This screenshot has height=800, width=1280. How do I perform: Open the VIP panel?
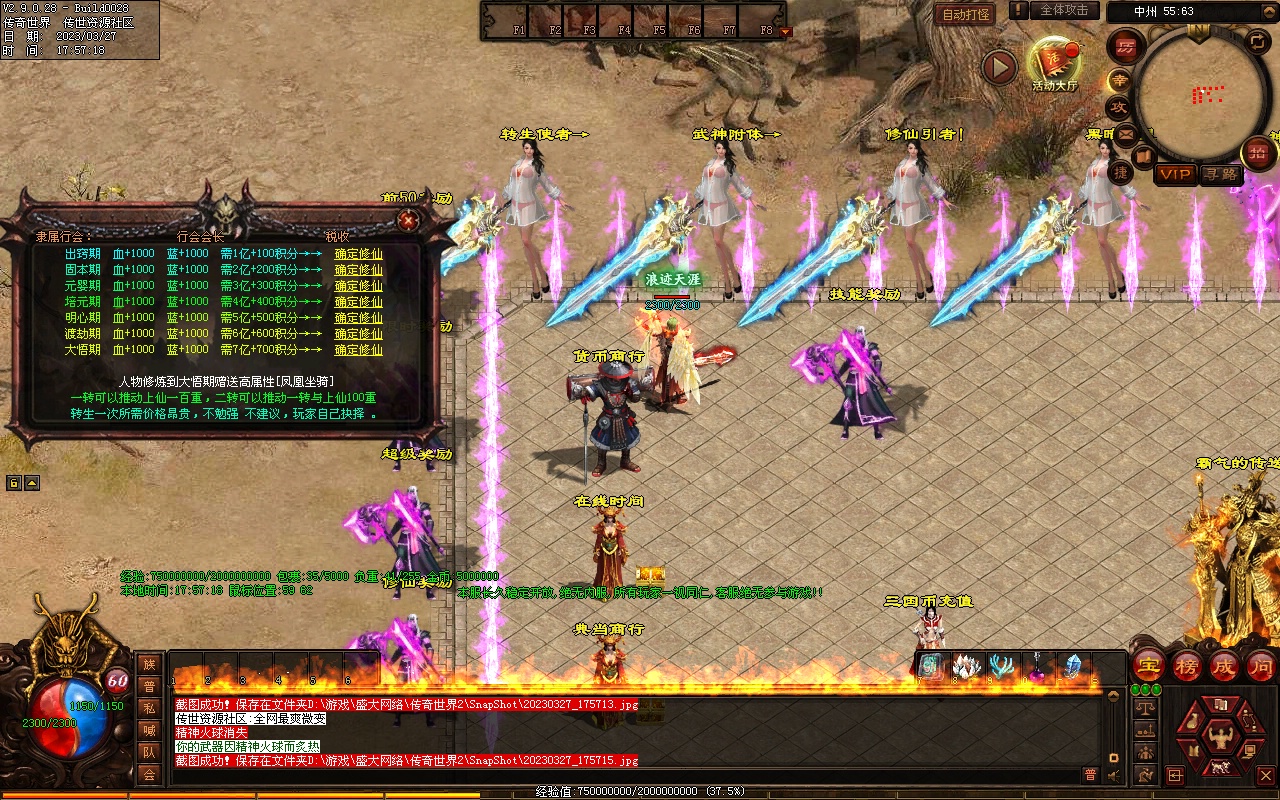pyautogui.click(x=1175, y=174)
